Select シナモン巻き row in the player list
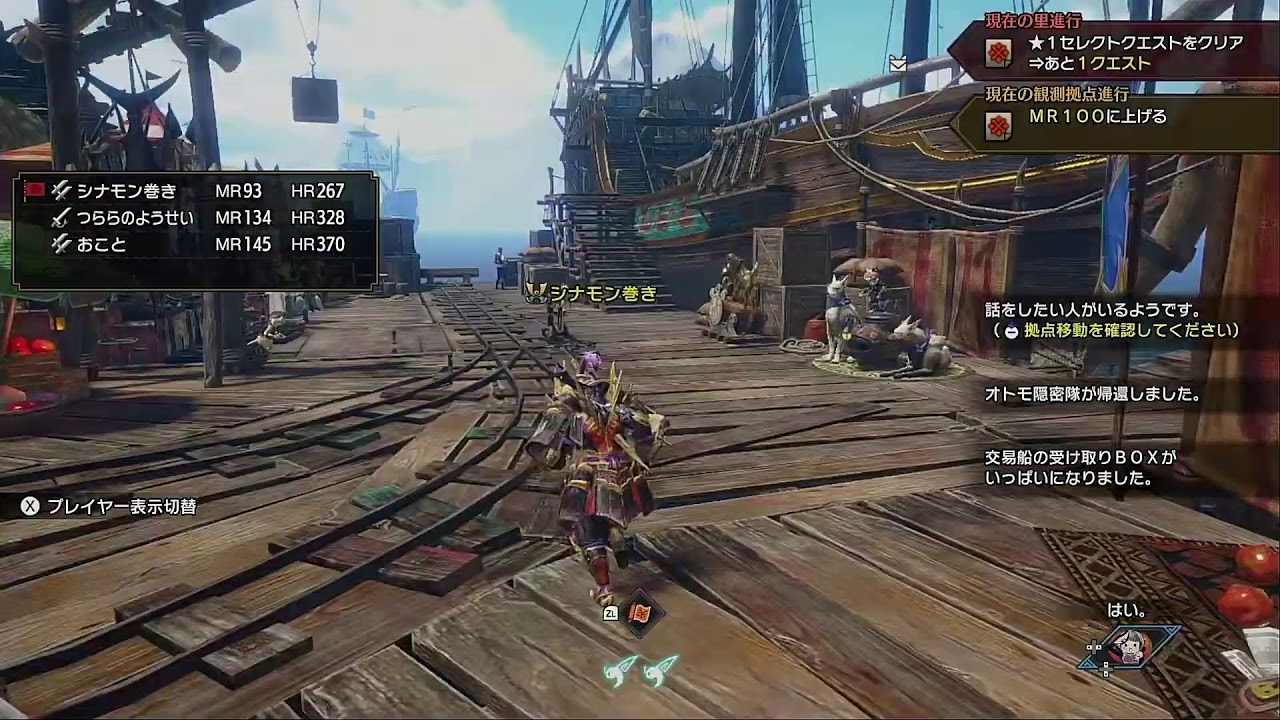 coord(195,191)
